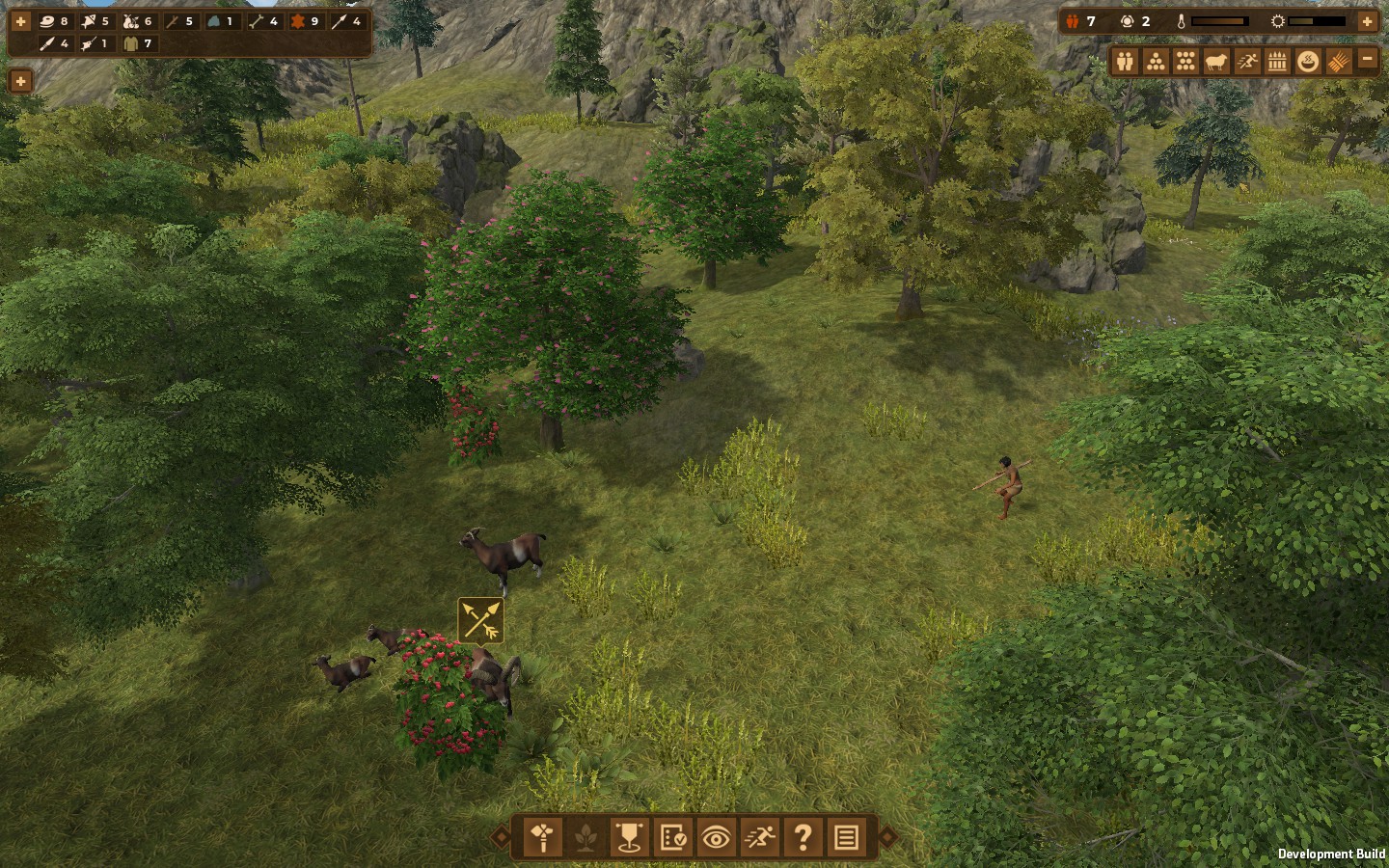Open the wheat sheaf farming panel

coord(1338,62)
